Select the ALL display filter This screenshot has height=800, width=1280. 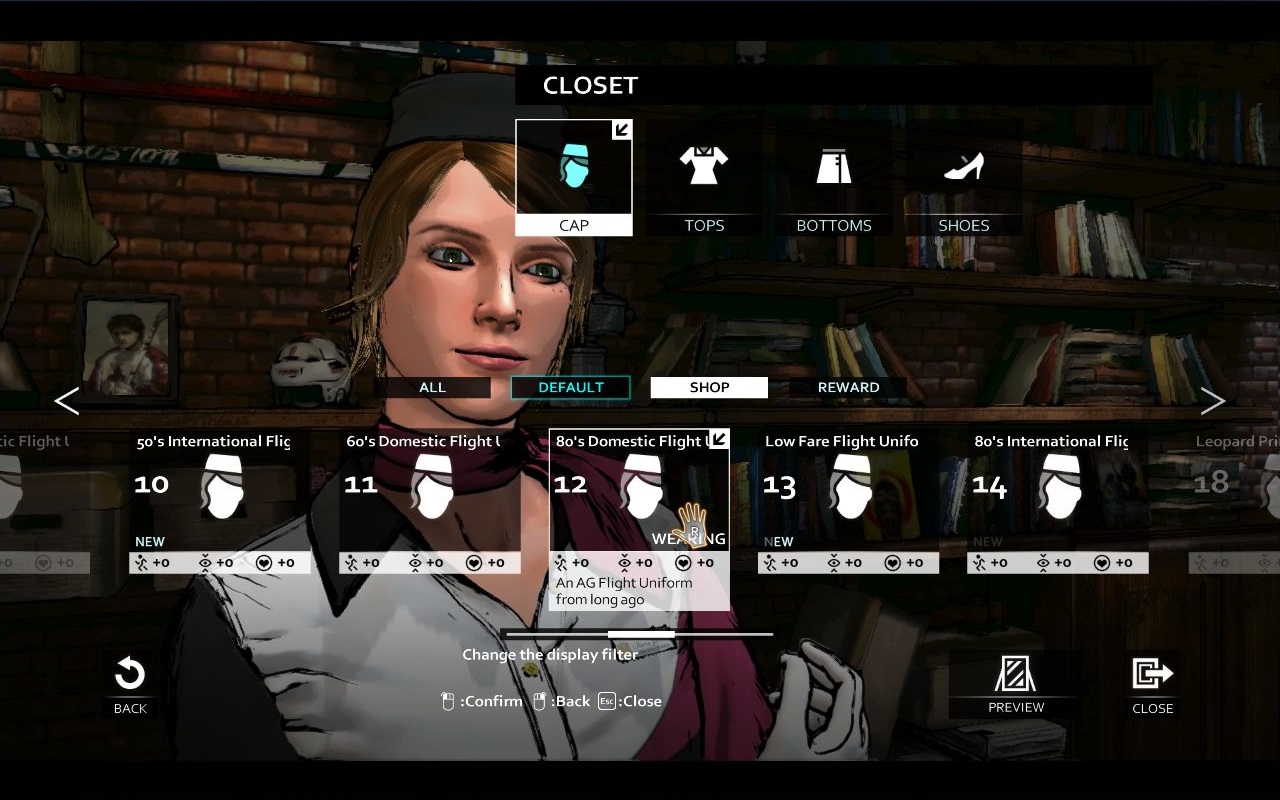coord(434,387)
